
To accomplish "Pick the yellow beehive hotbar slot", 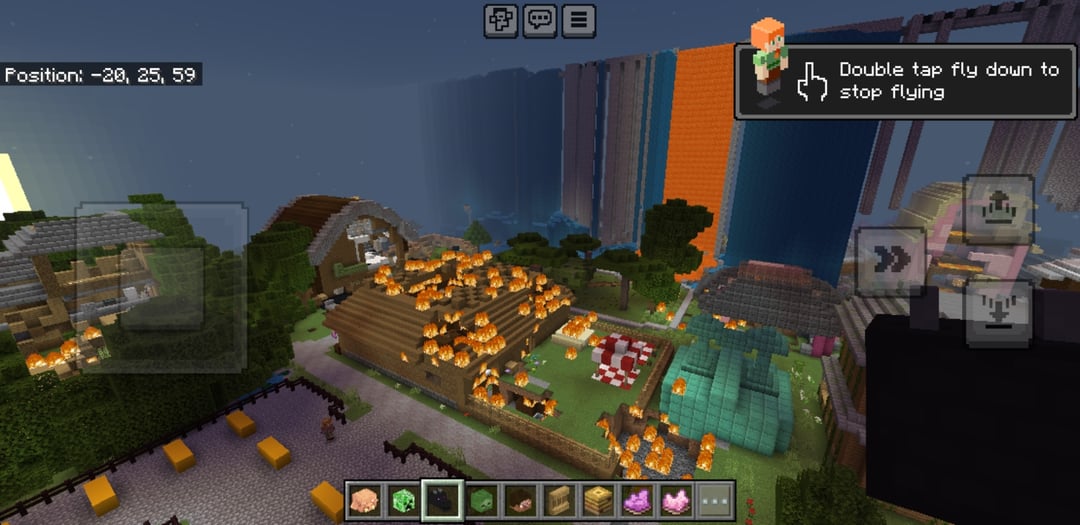I will pos(597,500).
